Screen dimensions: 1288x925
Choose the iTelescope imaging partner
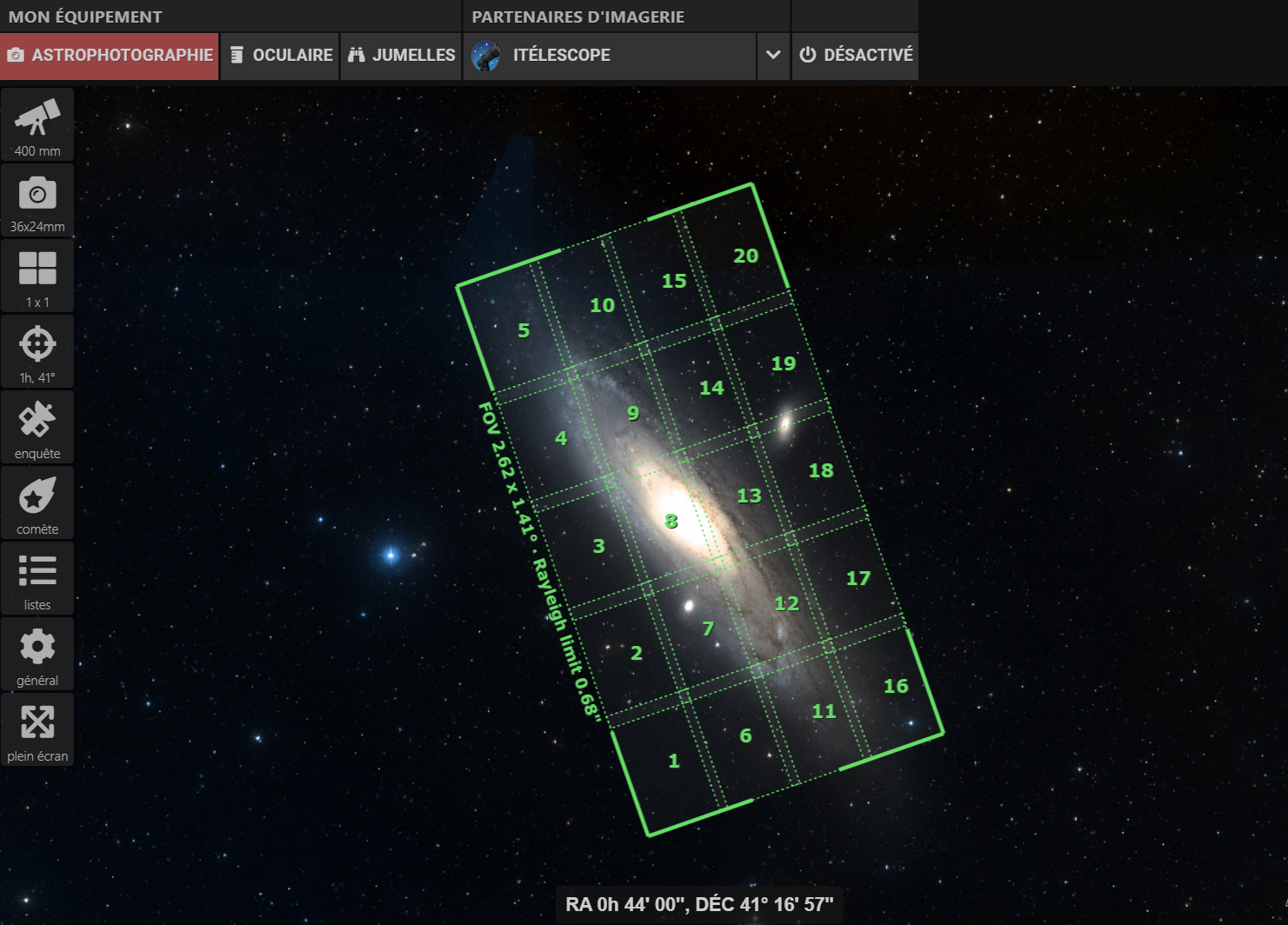click(609, 56)
